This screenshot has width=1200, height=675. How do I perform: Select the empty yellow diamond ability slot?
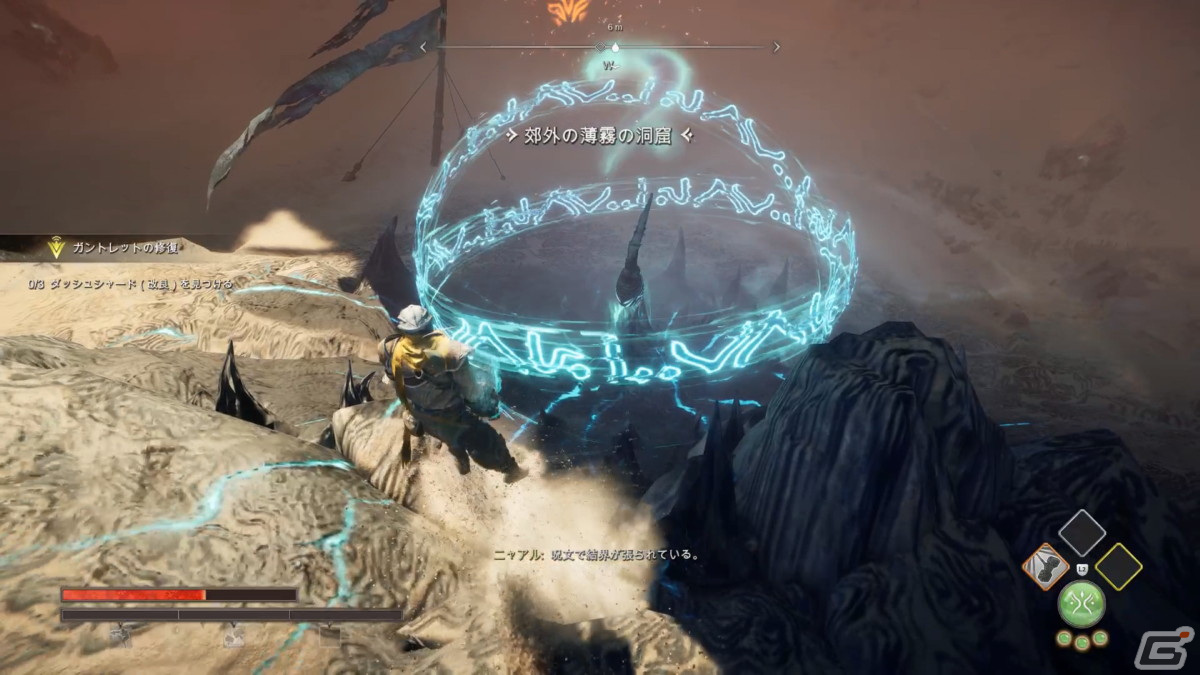point(1119,567)
